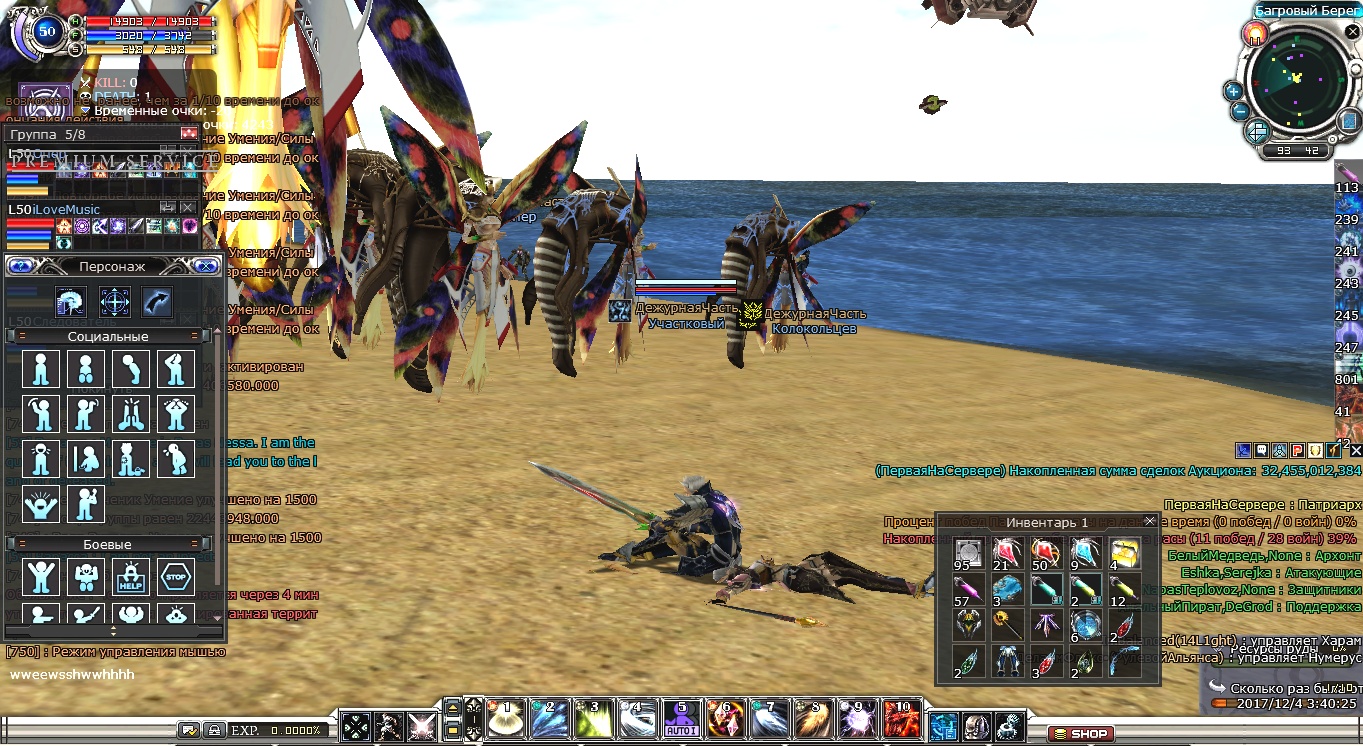Activate the AUTO I hotbar slot 5
This screenshot has width=1363, height=746.
coord(682,719)
